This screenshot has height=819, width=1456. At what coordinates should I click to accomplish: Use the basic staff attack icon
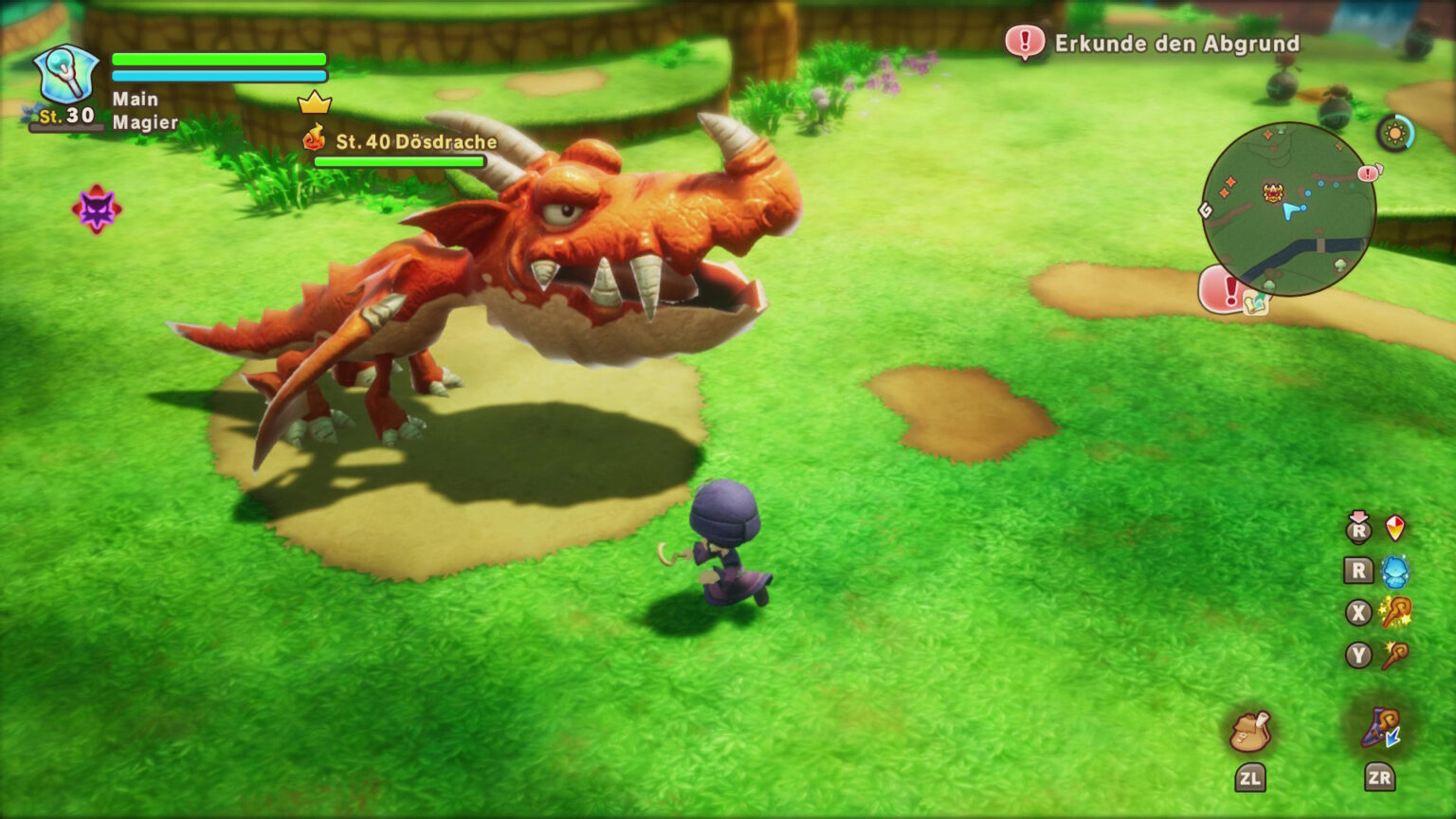pos(1394,655)
